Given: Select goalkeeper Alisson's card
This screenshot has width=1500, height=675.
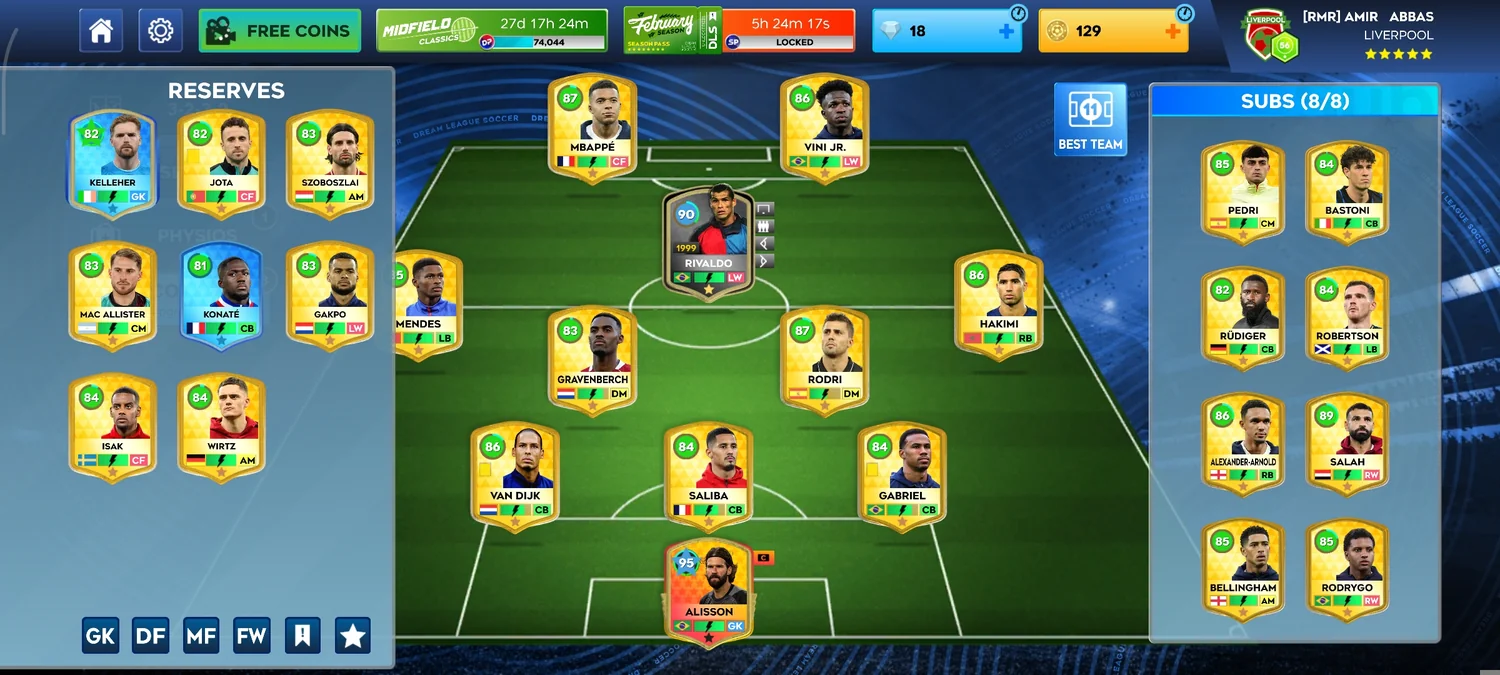Looking at the screenshot, I should 708,590.
